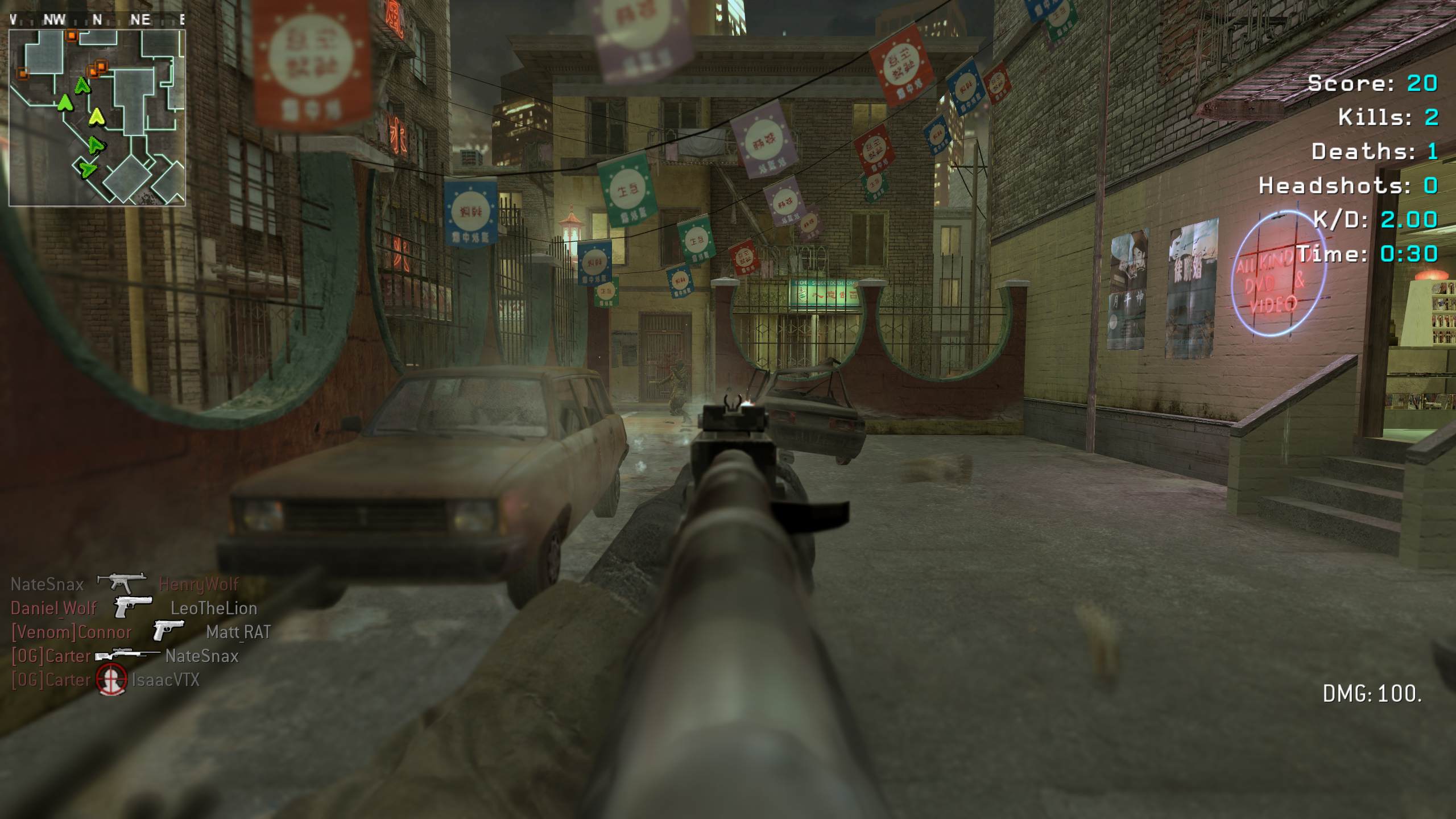Choose Daniel_Wolf's name in the kill feed
Viewport: 1456px width, 819px height.
point(53,608)
